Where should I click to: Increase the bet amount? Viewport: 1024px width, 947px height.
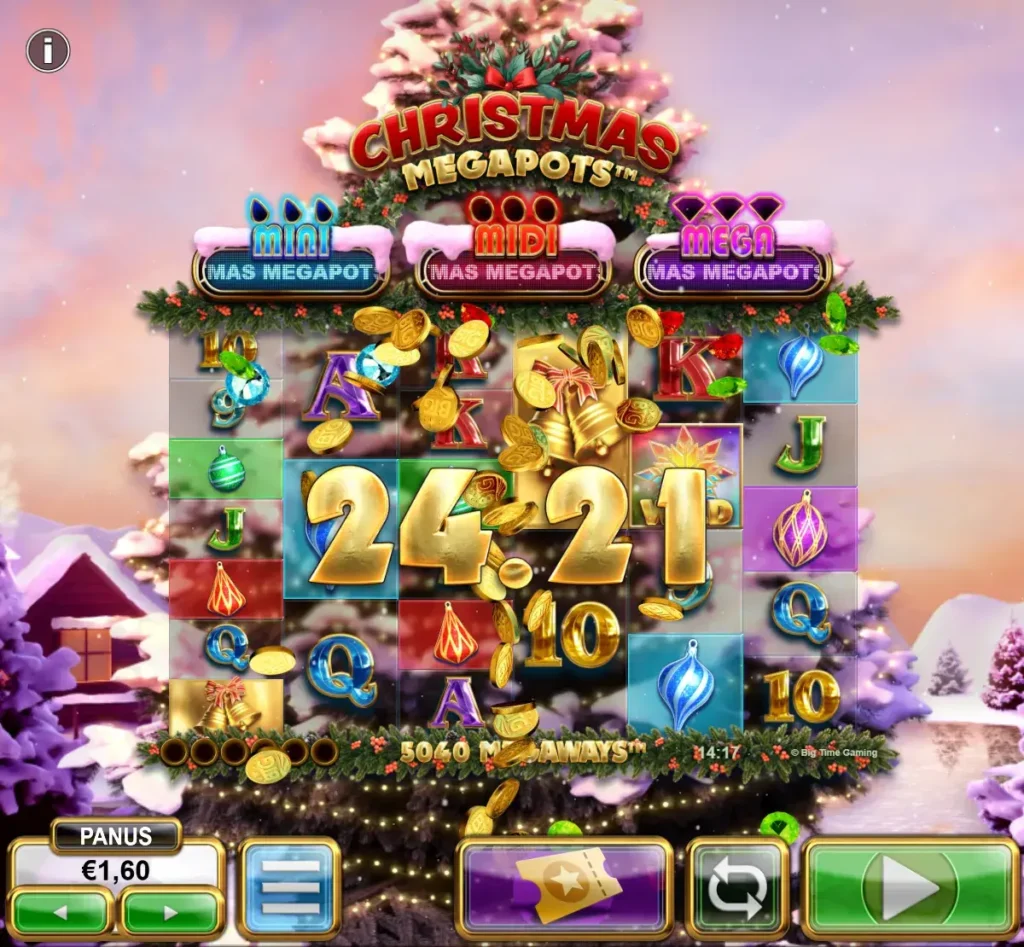pos(170,911)
